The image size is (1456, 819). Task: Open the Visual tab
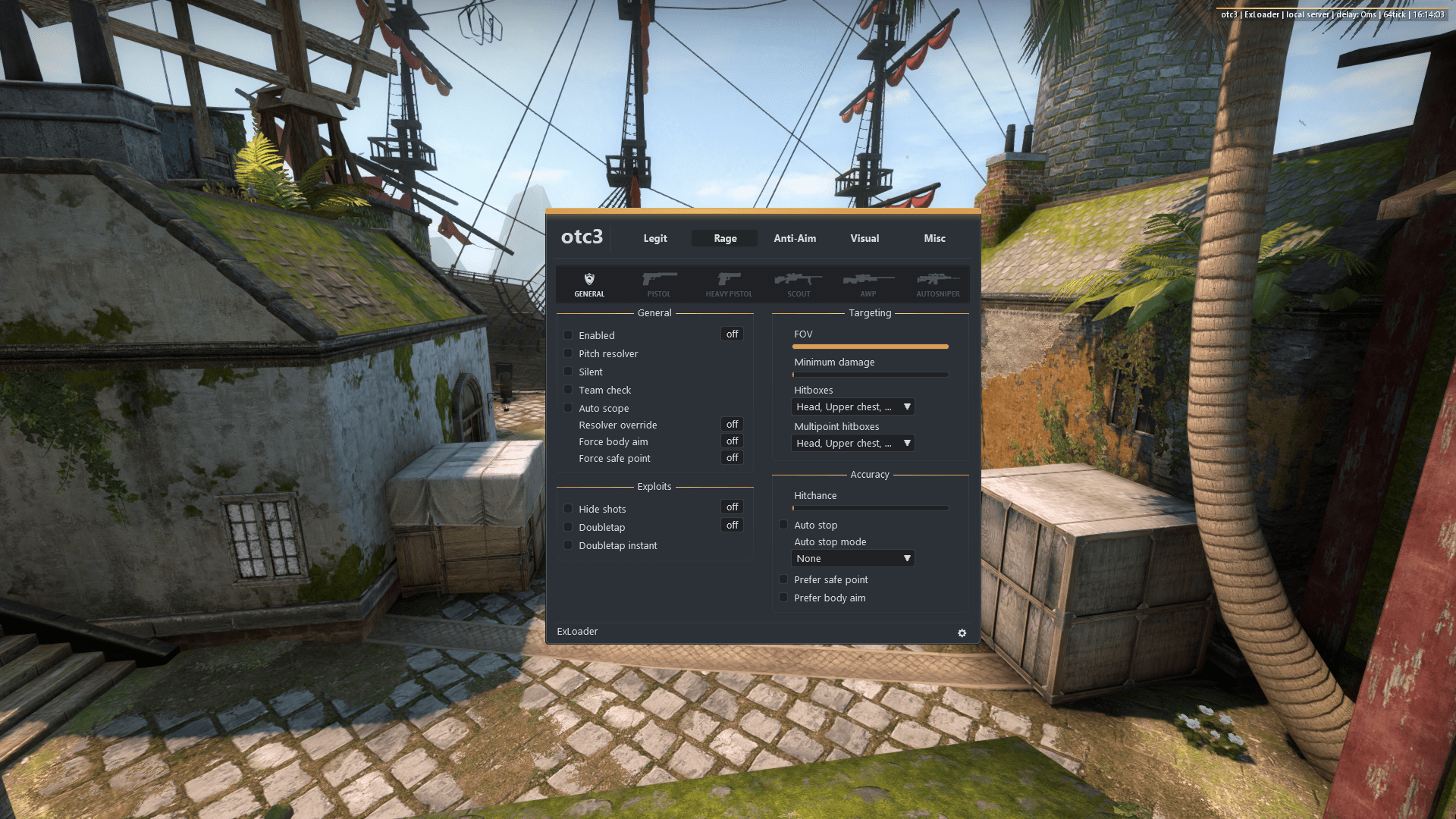[x=864, y=238]
